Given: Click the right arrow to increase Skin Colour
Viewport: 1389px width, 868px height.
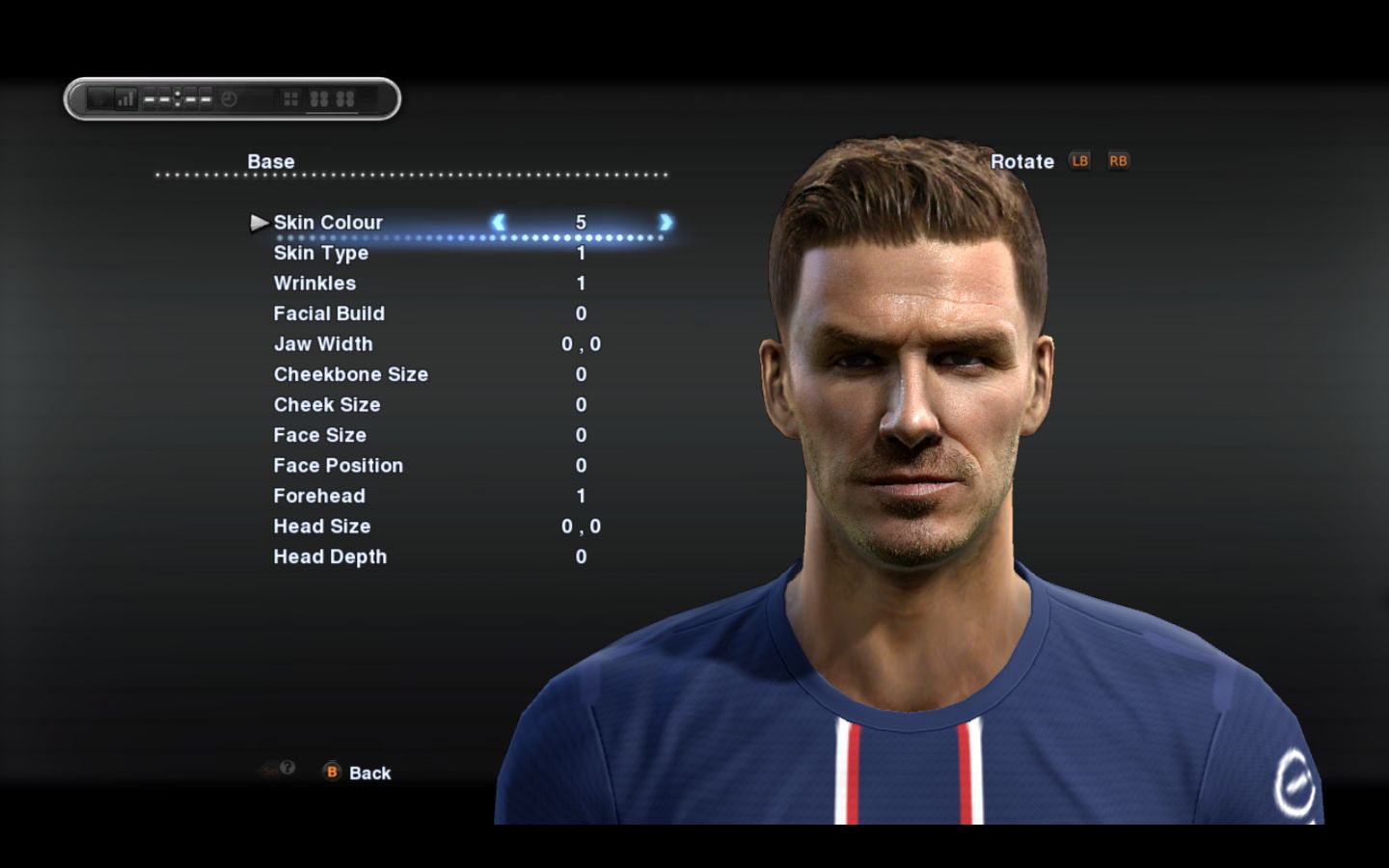Looking at the screenshot, I should pos(666,222).
